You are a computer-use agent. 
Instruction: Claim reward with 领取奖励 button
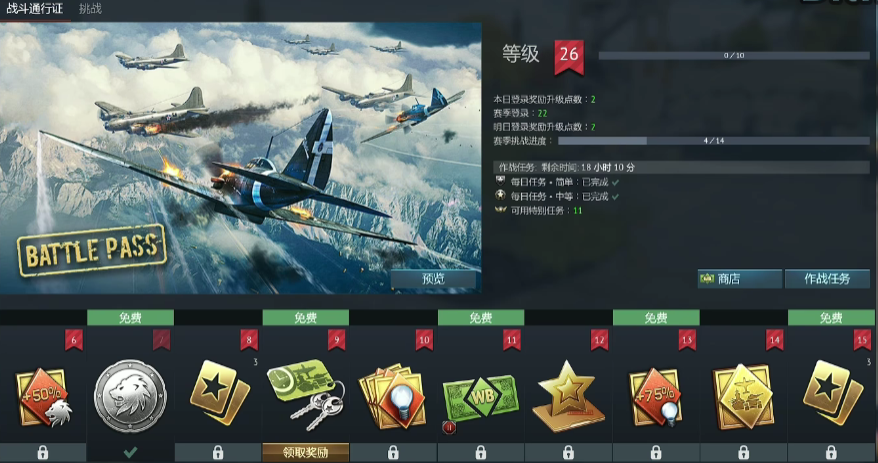click(x=306, y=452)
